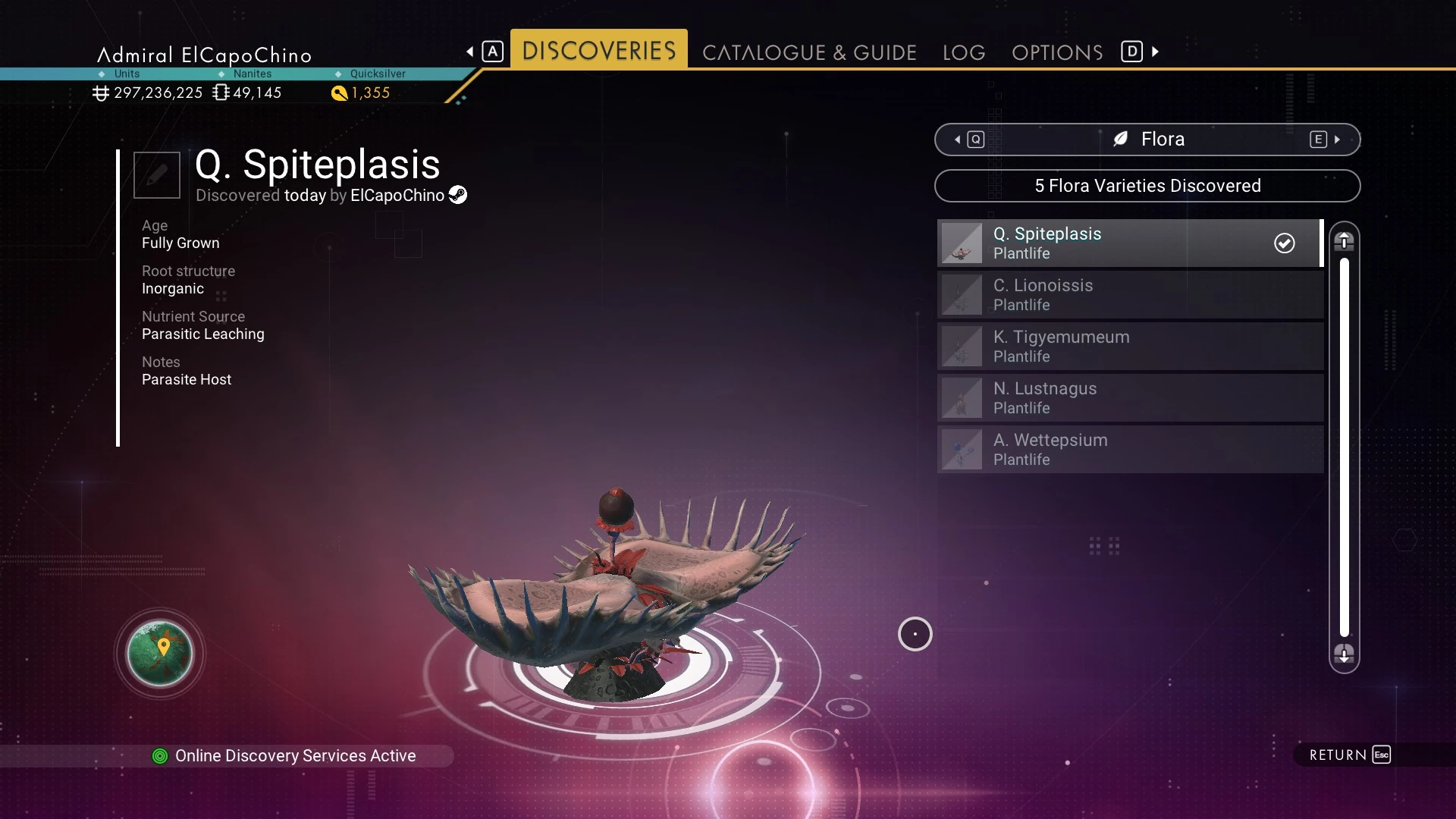The image size is (1456, 819).
Task: Select the Q. Spiteplasis list entry
Action: tap(1130, 243)
